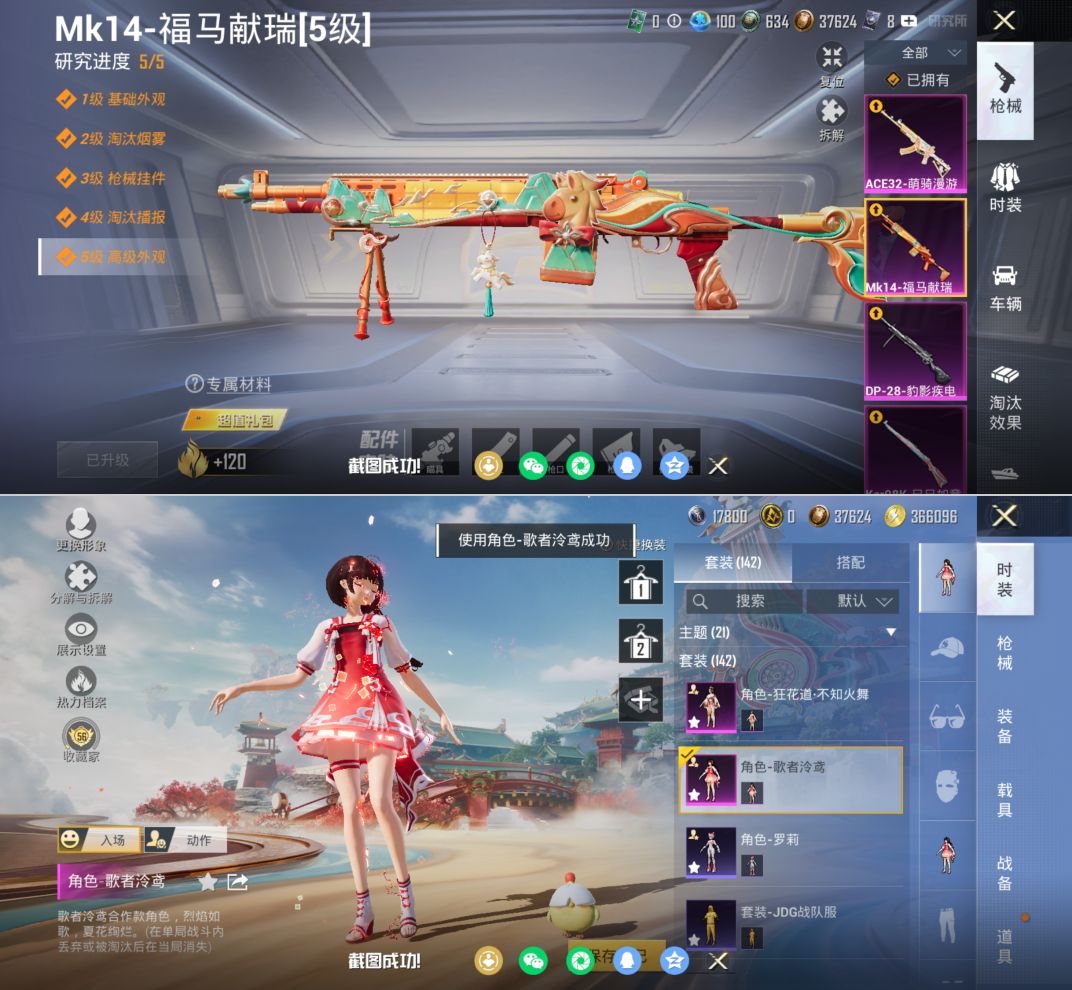1072x990 pixels.
Task: Switch to the 动作 emote tab
Action: 185,840
